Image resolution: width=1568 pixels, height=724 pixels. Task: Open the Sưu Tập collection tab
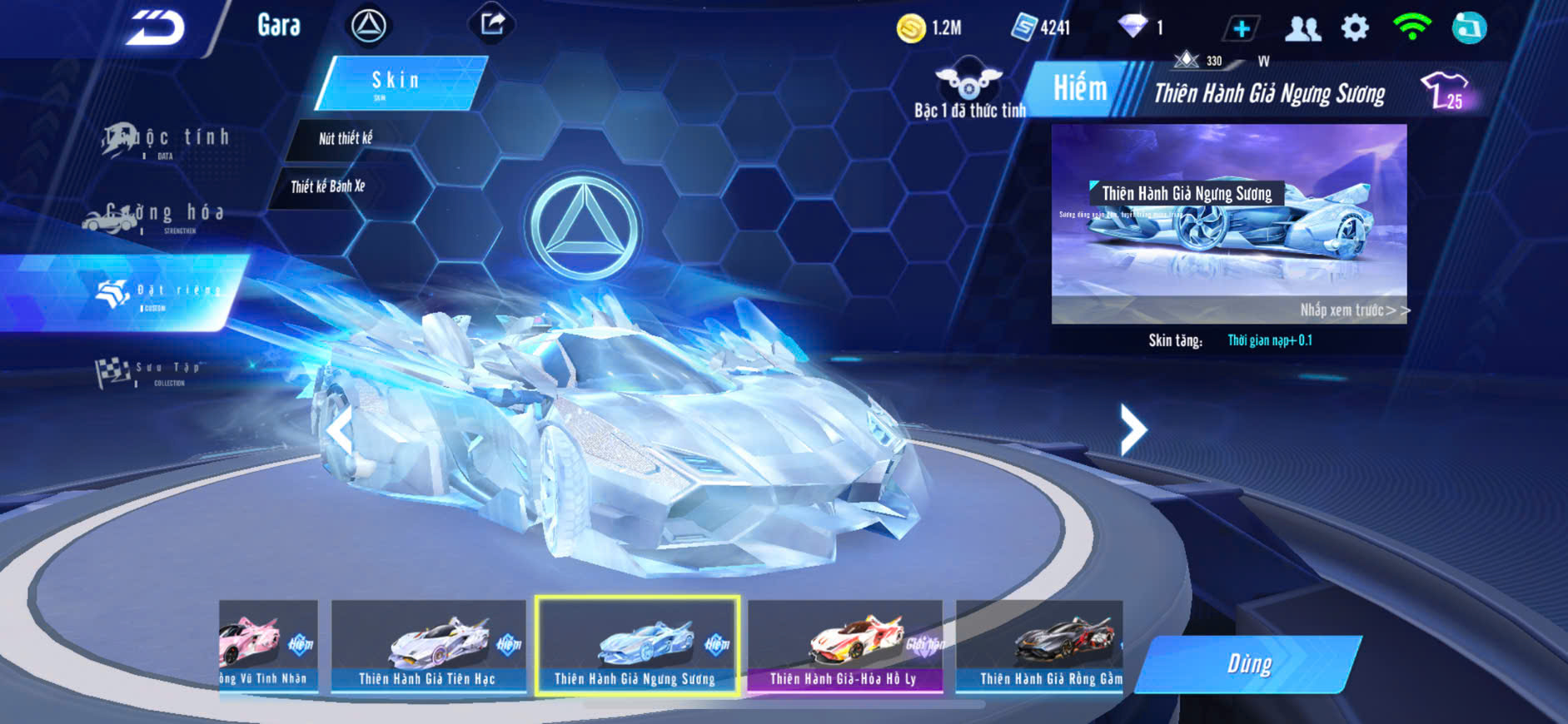point(150,372)
